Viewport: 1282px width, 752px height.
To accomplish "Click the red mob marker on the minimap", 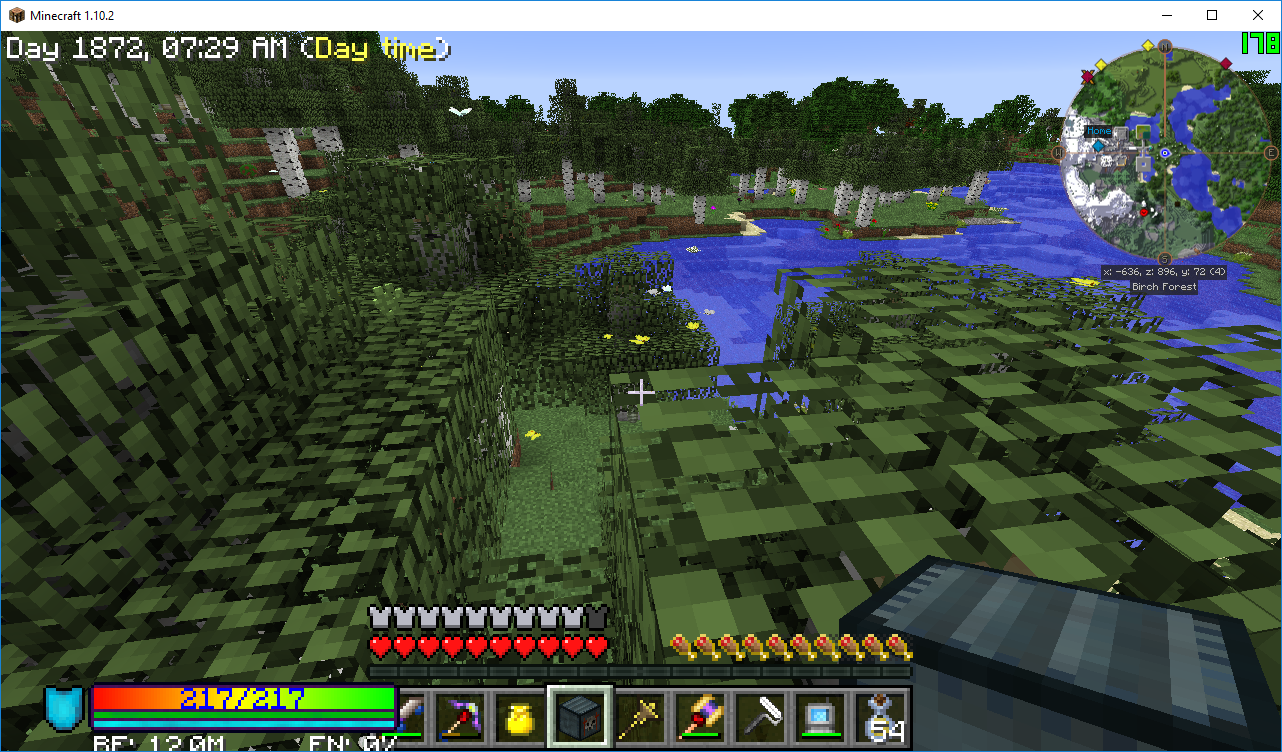I will pyautogui.click(x=1143, y=212).
